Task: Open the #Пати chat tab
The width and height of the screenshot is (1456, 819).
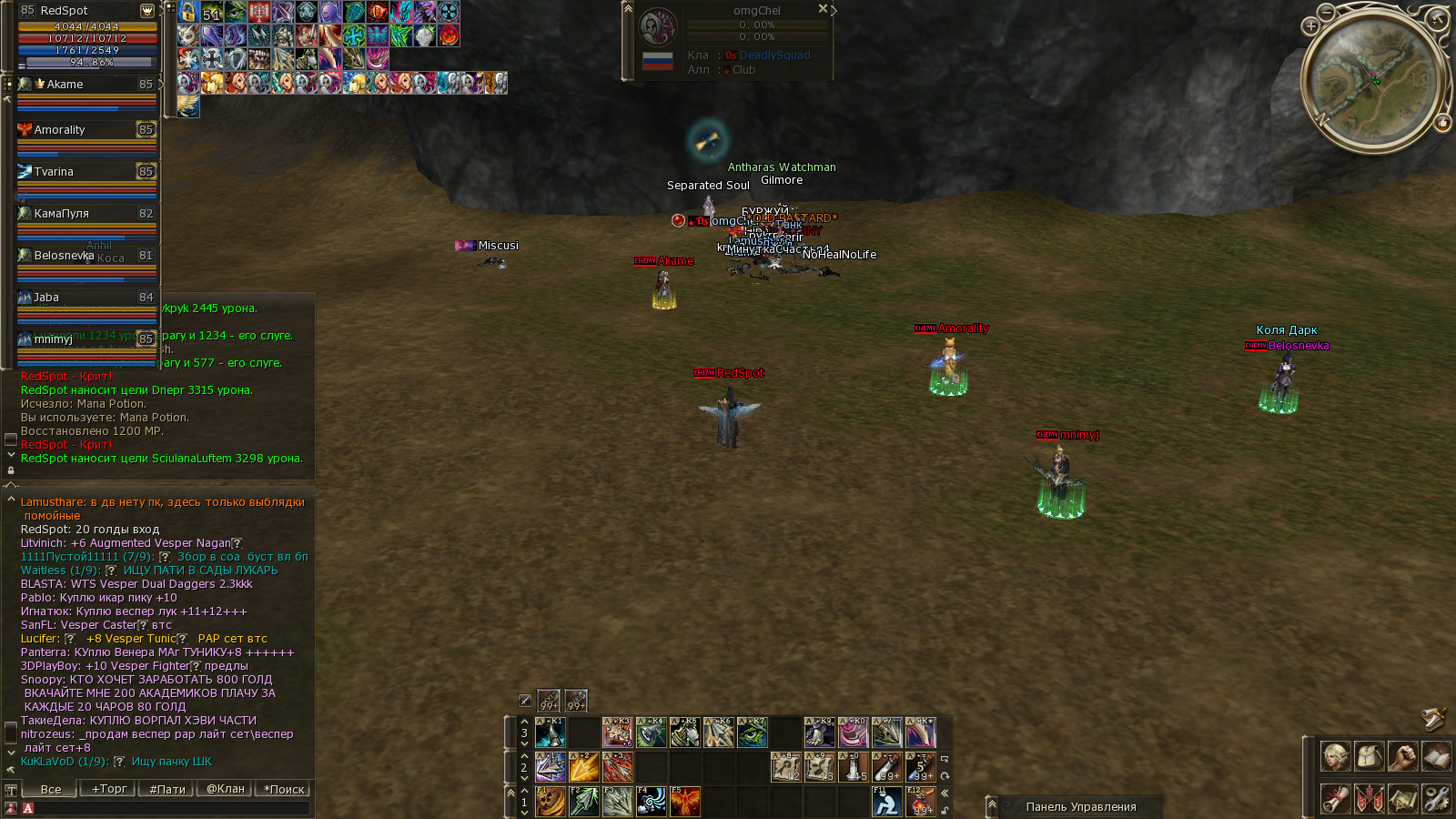Action: [x=167, y=789]
